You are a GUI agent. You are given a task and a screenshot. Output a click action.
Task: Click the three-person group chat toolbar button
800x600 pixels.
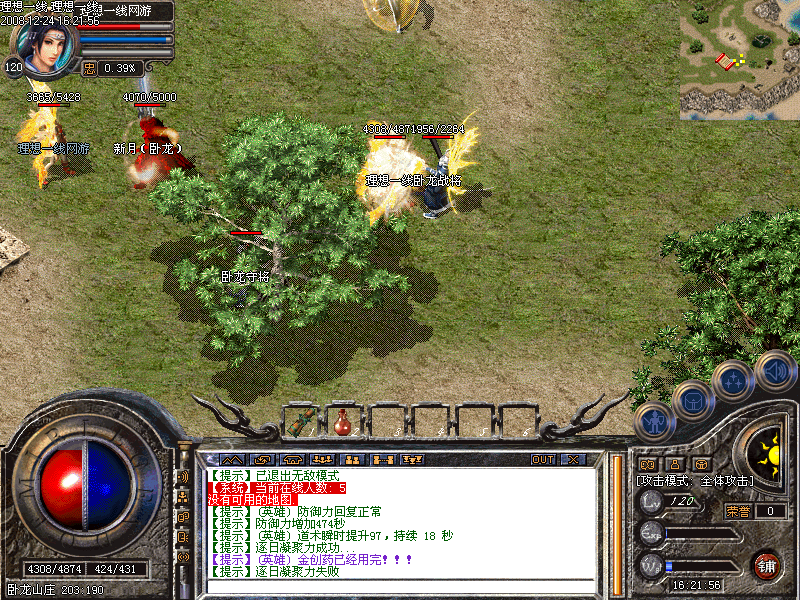(x=322, y=459)
